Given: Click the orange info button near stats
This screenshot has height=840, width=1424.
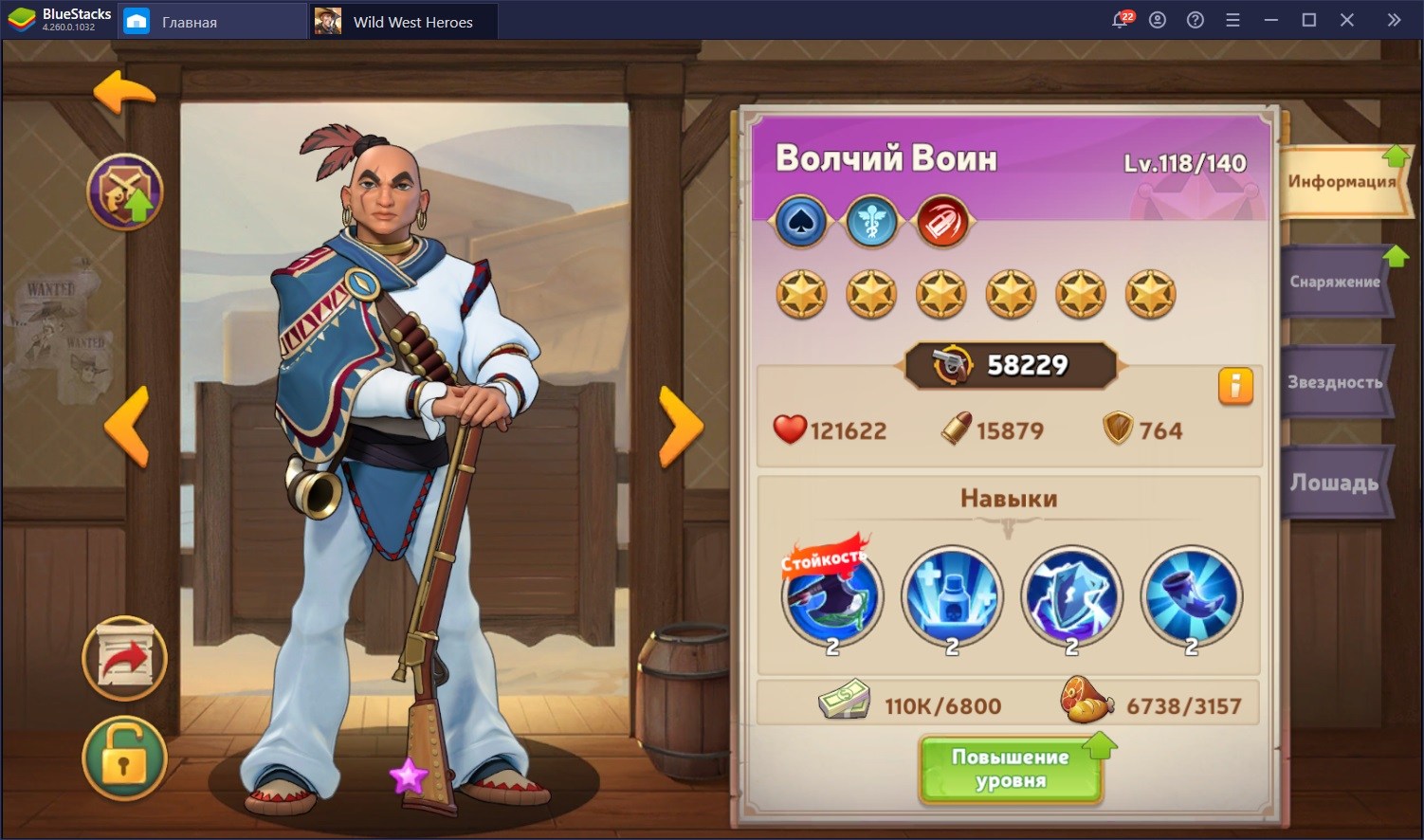Looking at the screenshot, I should (x=1235, y=386).
